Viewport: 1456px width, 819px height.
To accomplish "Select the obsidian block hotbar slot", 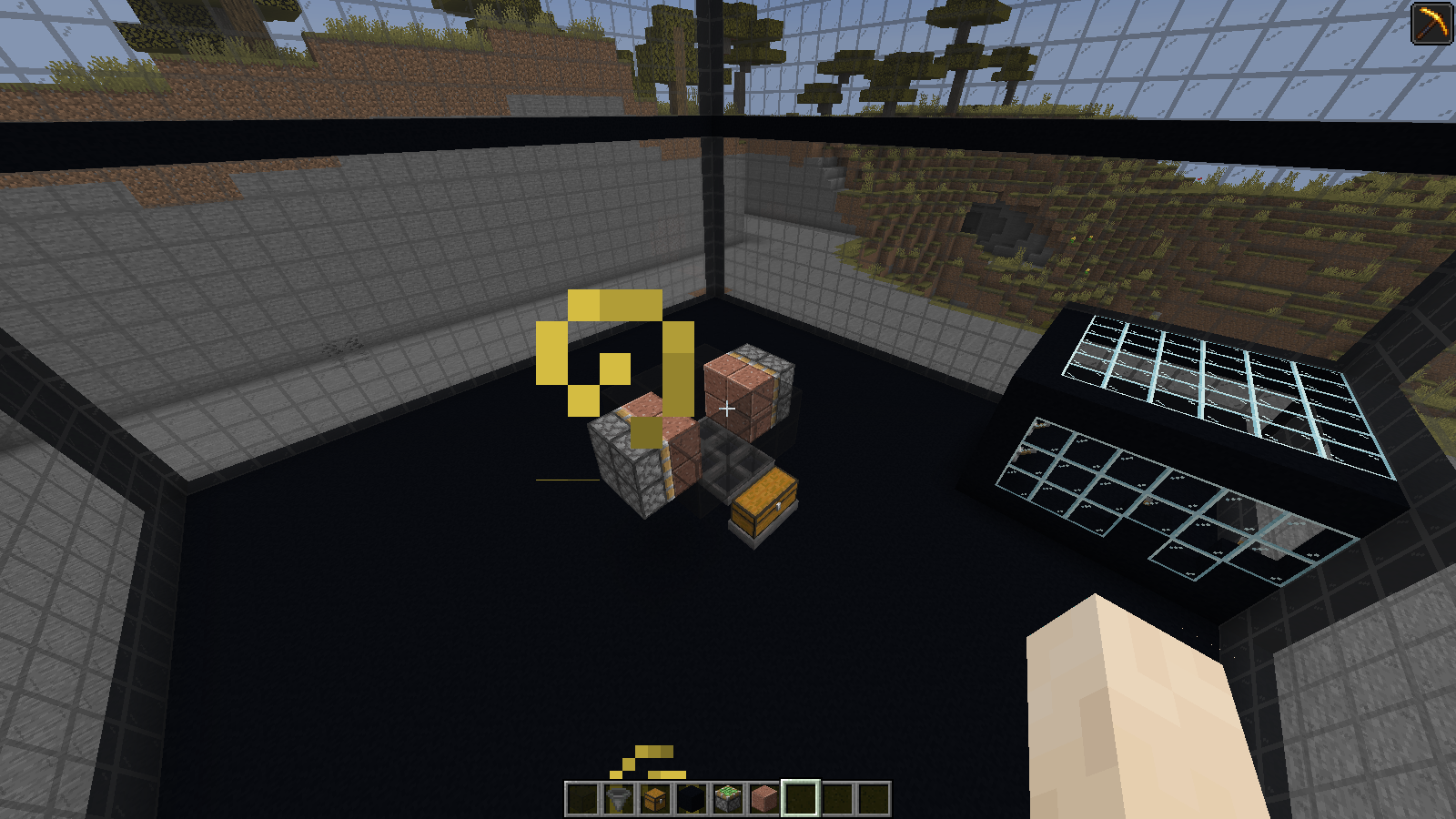I will click(x=690, y=796).
